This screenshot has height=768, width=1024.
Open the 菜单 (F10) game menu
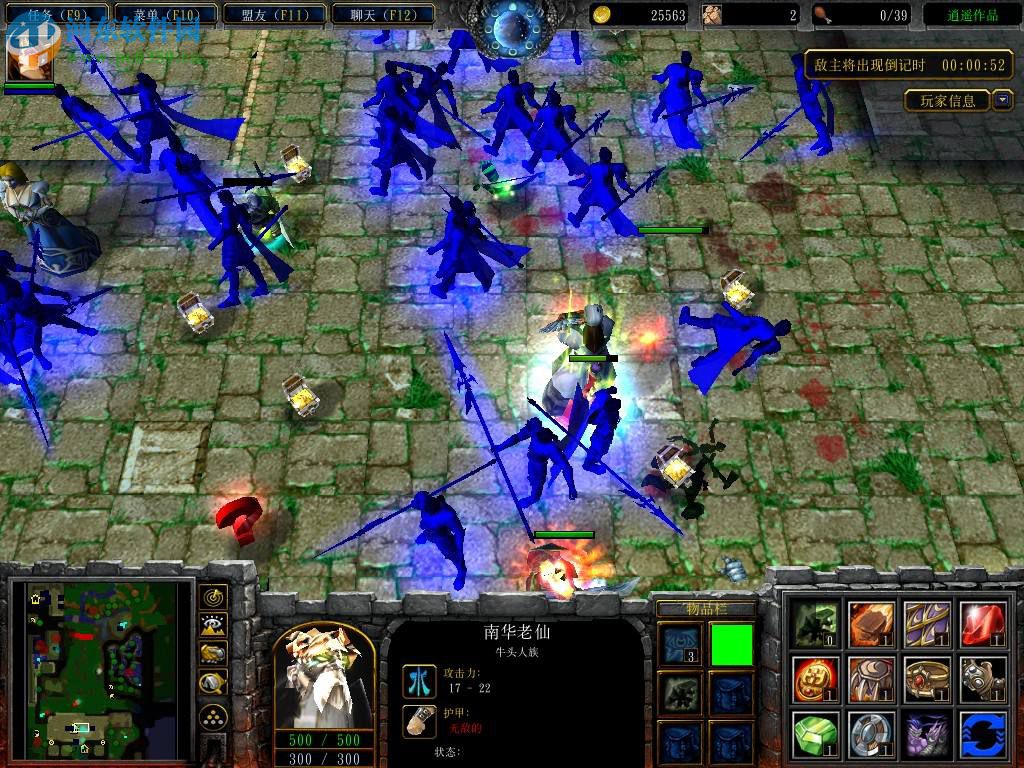[x=165, y=15]
